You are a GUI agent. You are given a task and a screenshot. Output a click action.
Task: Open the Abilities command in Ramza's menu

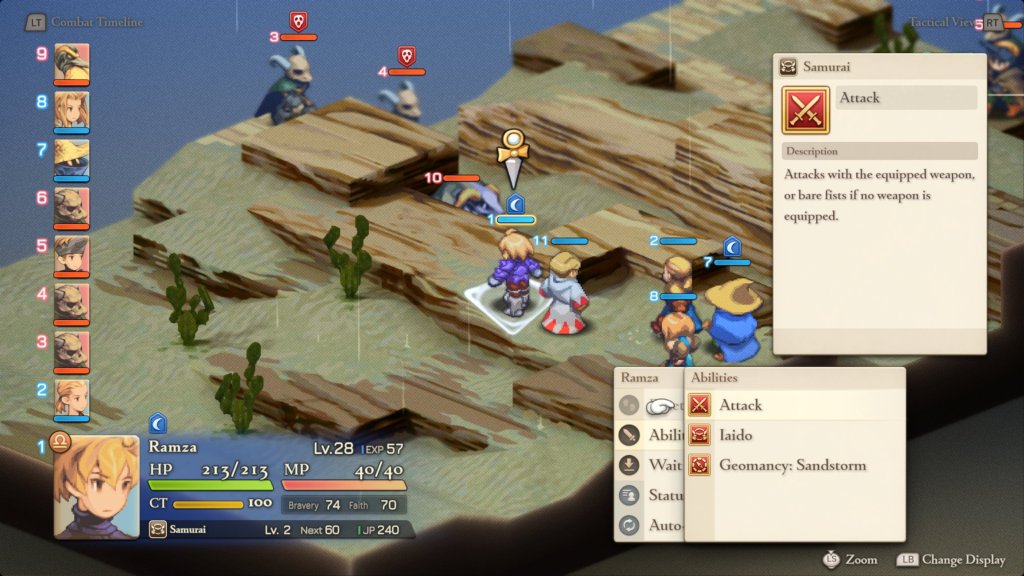coord(650,435)
